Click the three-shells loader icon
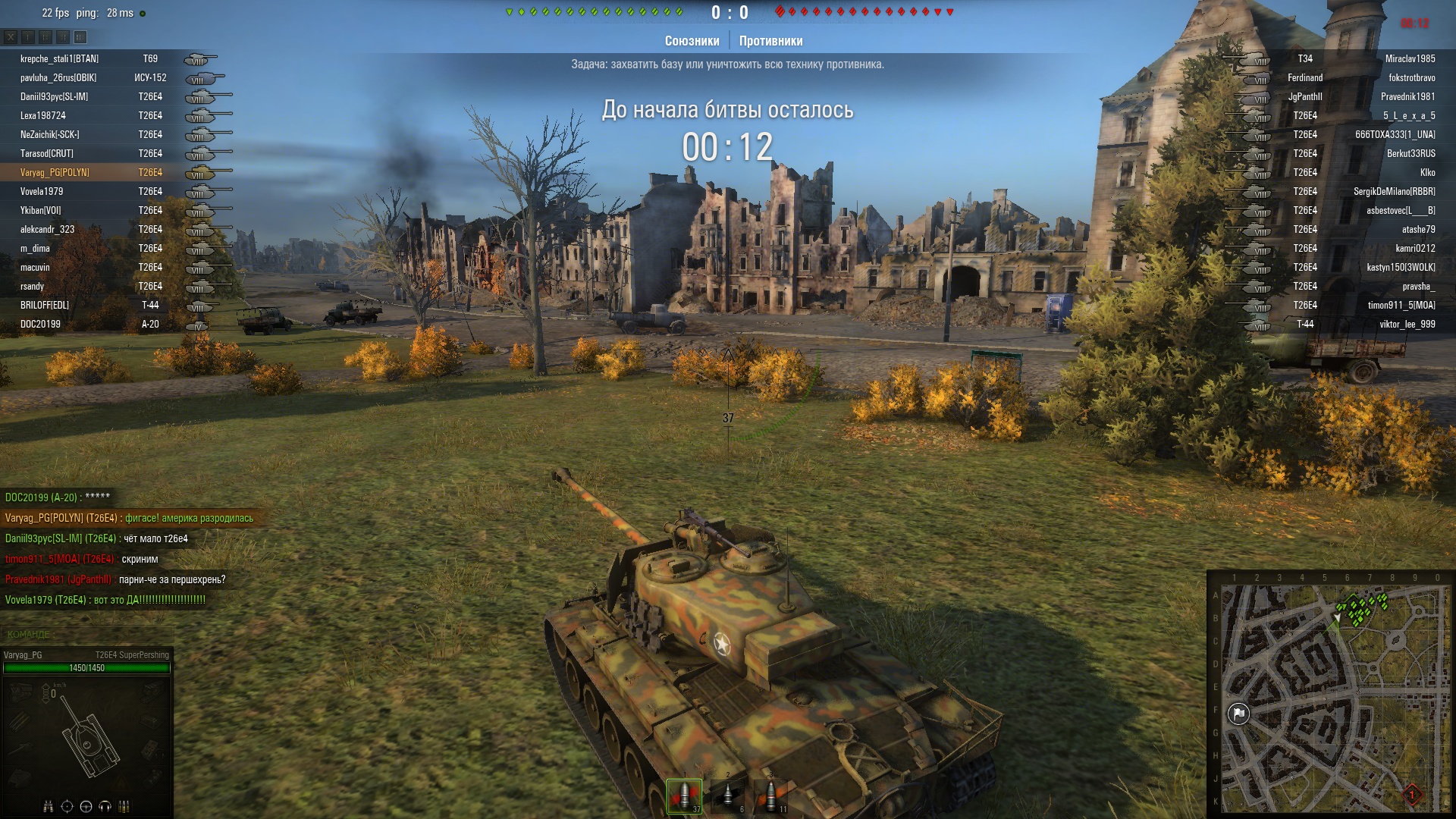 (x=124, y=806)
